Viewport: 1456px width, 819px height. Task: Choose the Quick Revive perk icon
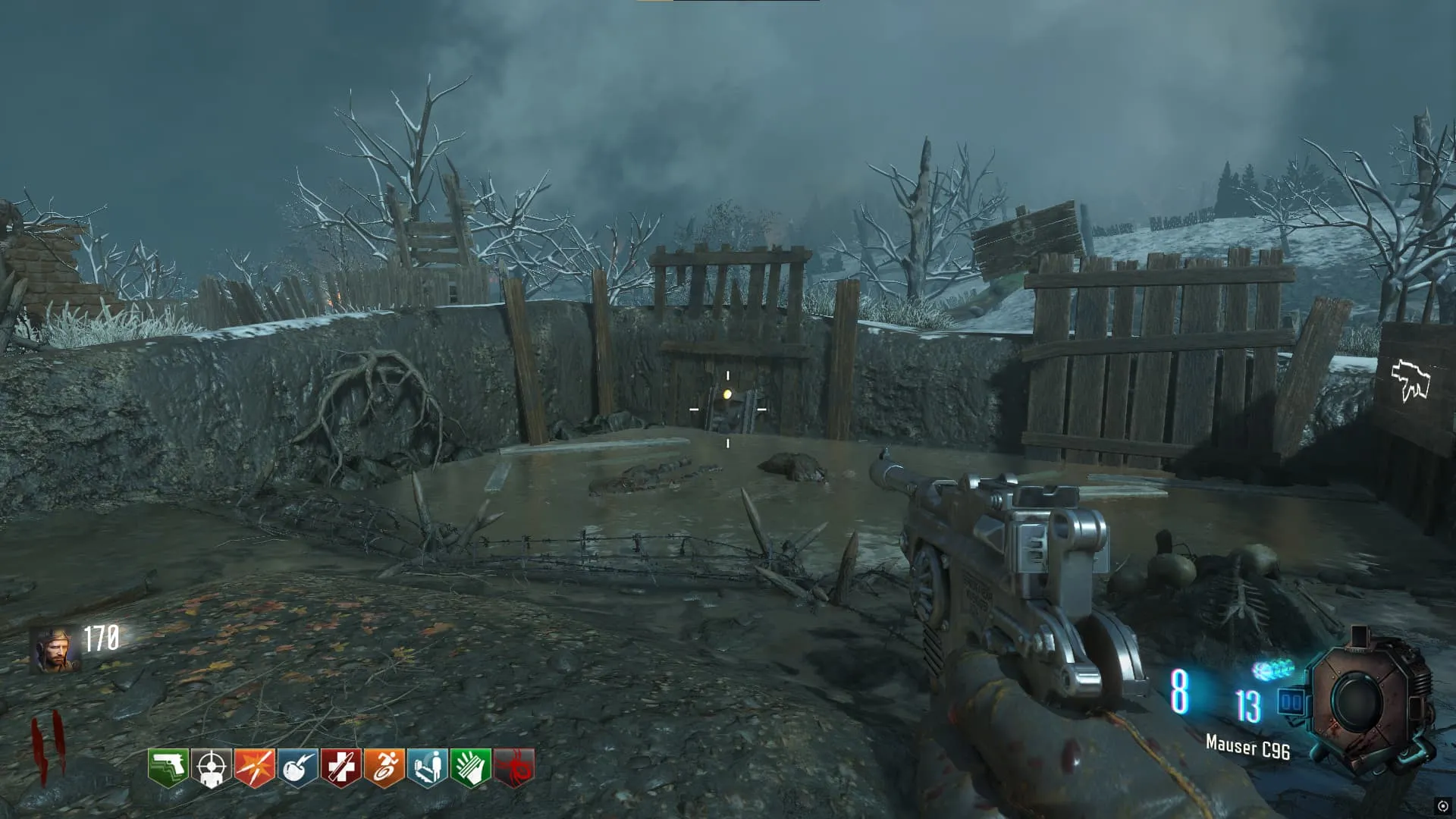click(427, 768)
